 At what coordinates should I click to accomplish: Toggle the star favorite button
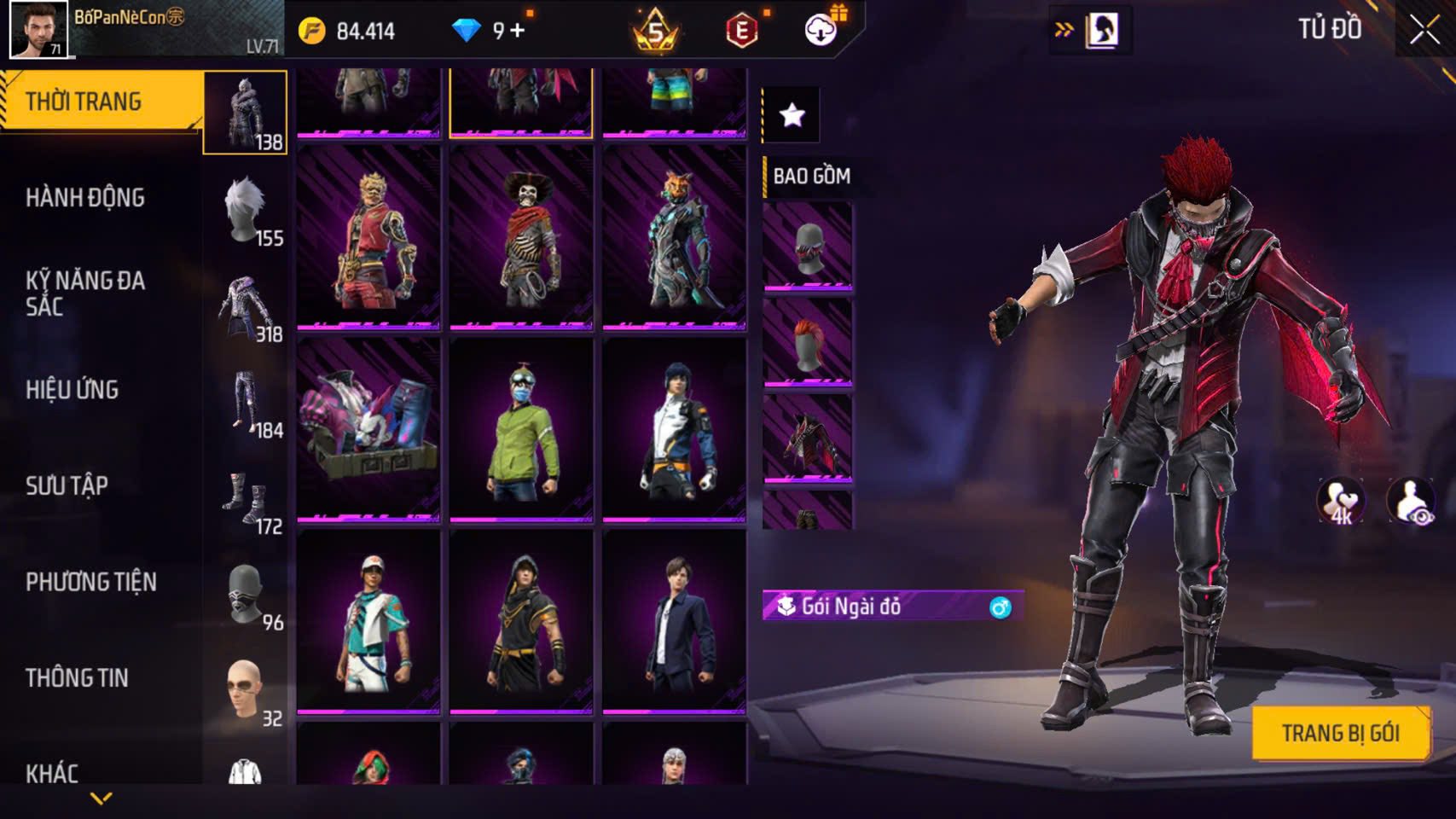tap(792, 114)
